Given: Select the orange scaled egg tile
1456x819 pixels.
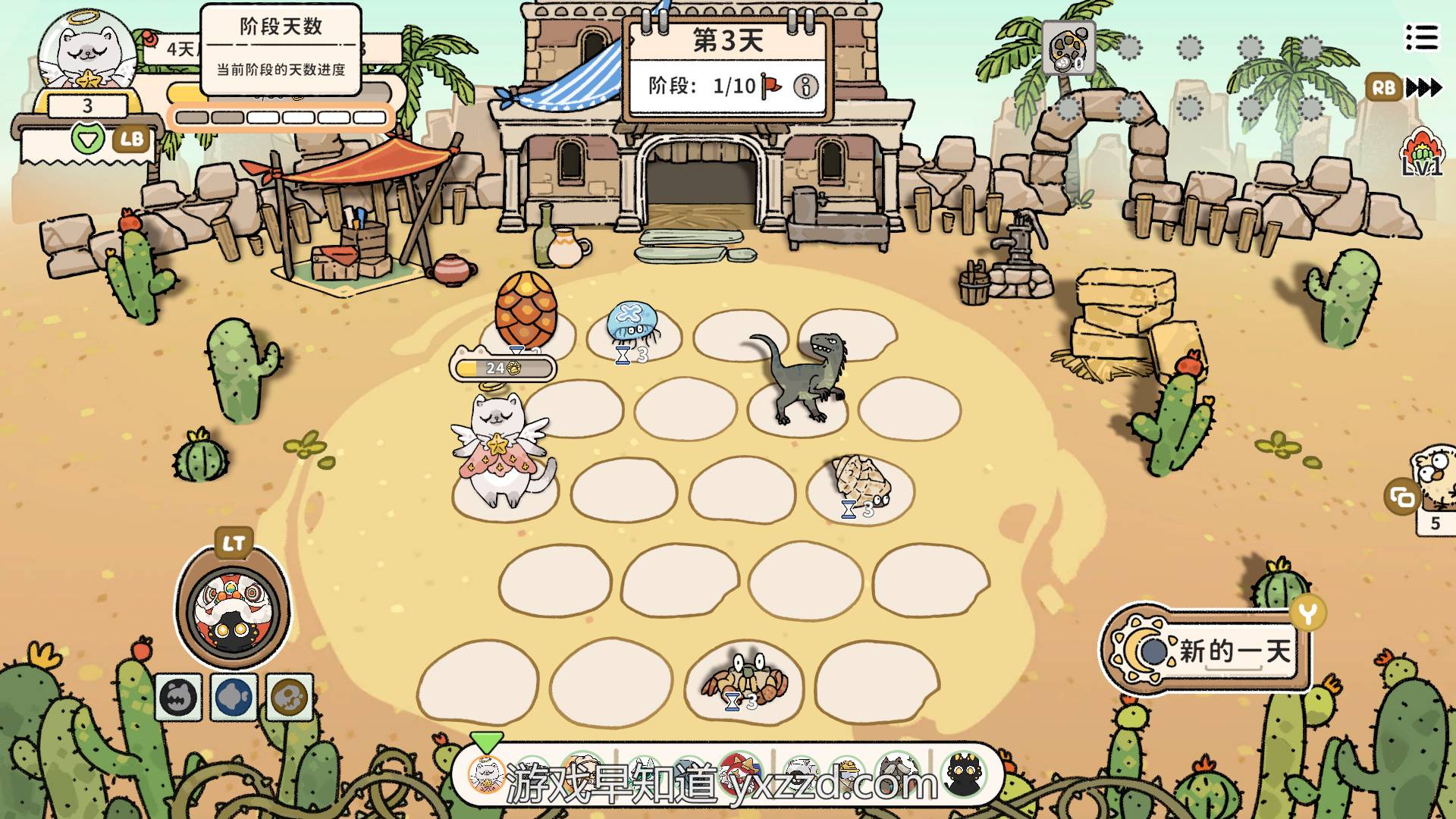Looking at the screenshot, I should tap(526, 311).
